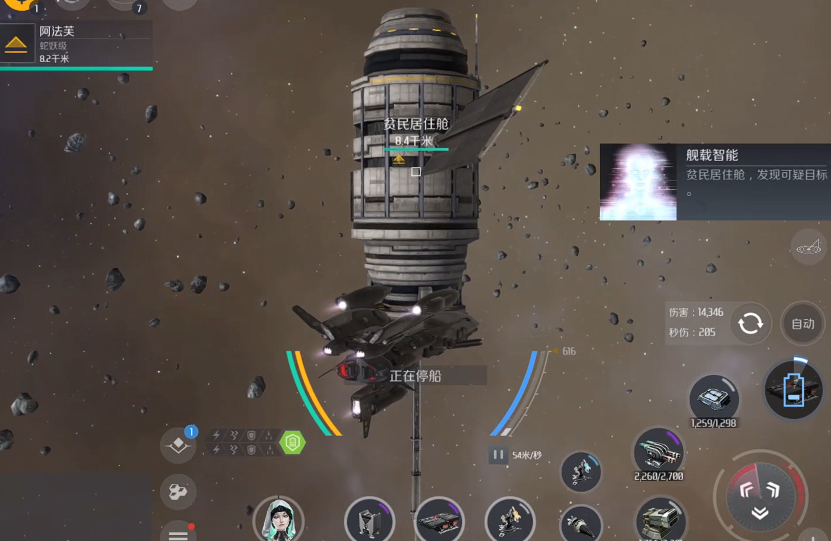Tap the green hexagon shield icon

pos(292,442)
